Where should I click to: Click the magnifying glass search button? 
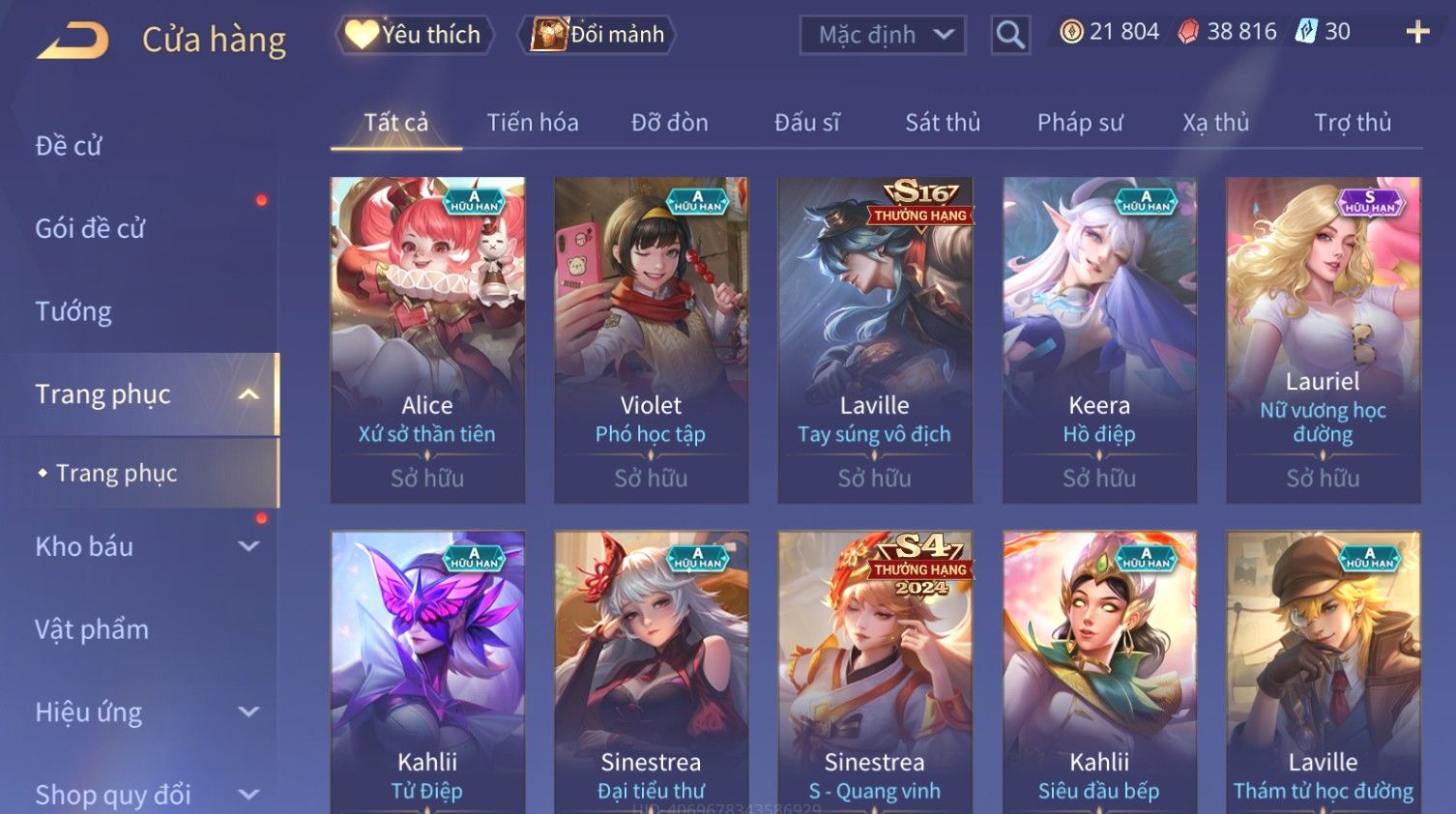1010,36
